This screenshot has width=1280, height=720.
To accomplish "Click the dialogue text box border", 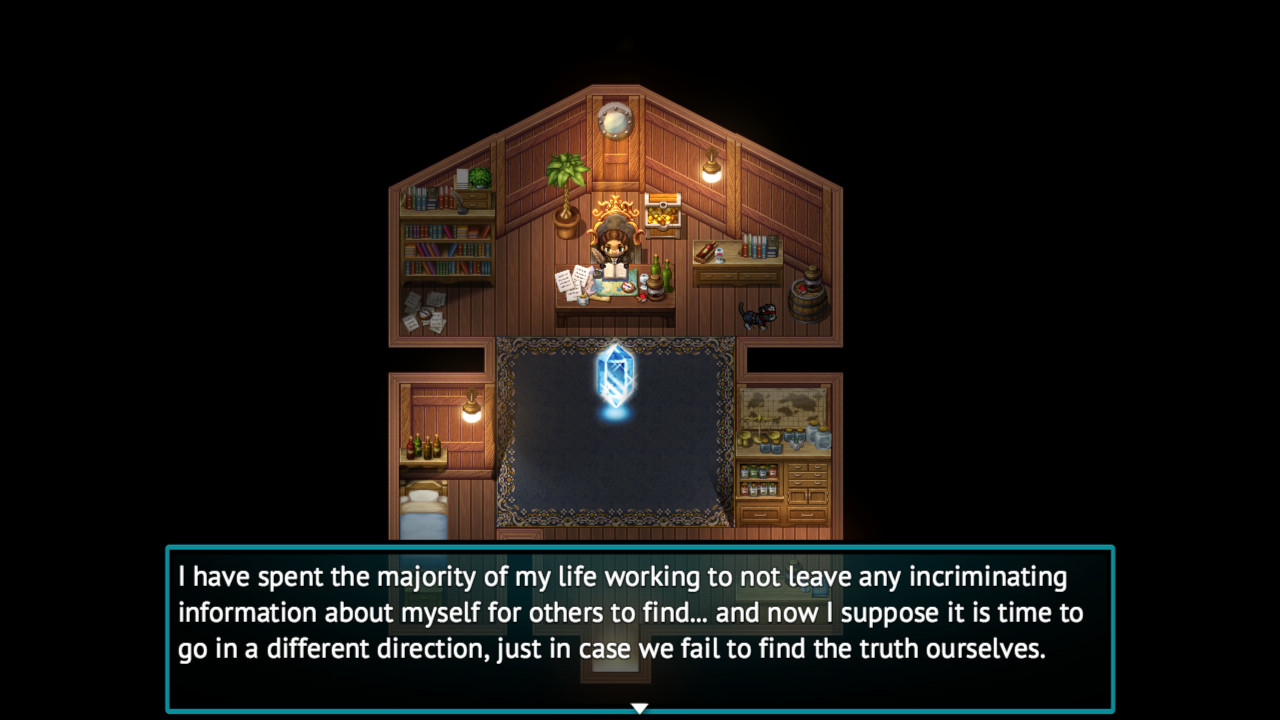I will pyautogui.click(x=640, y=548).
